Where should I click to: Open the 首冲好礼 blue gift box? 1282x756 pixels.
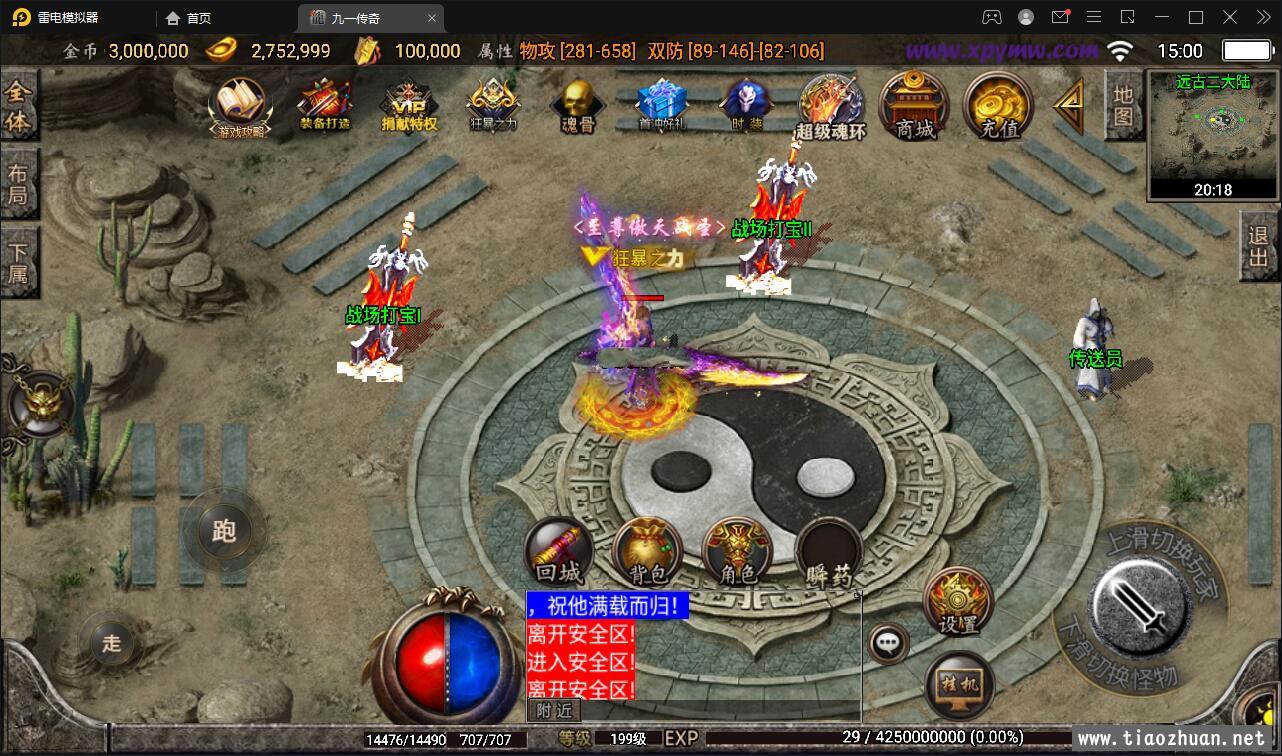661,104
